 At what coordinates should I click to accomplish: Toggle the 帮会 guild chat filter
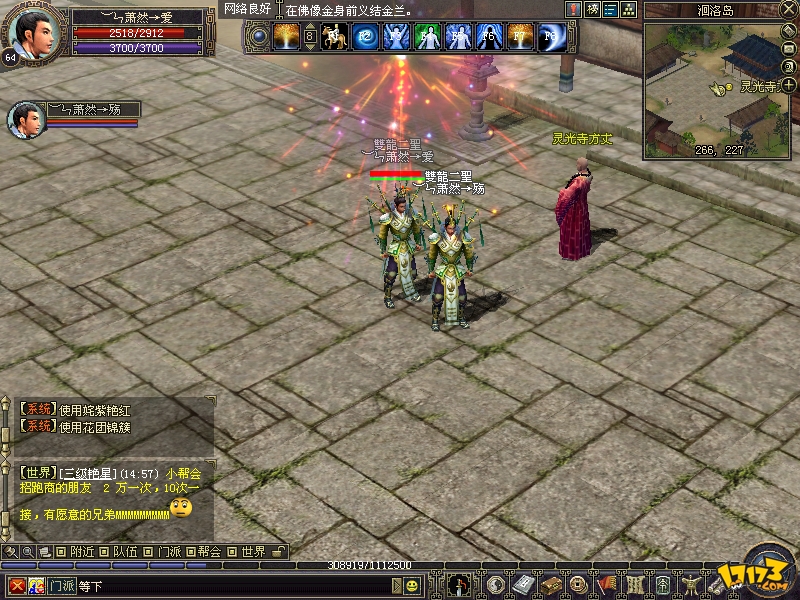click(x=202, y=551)
